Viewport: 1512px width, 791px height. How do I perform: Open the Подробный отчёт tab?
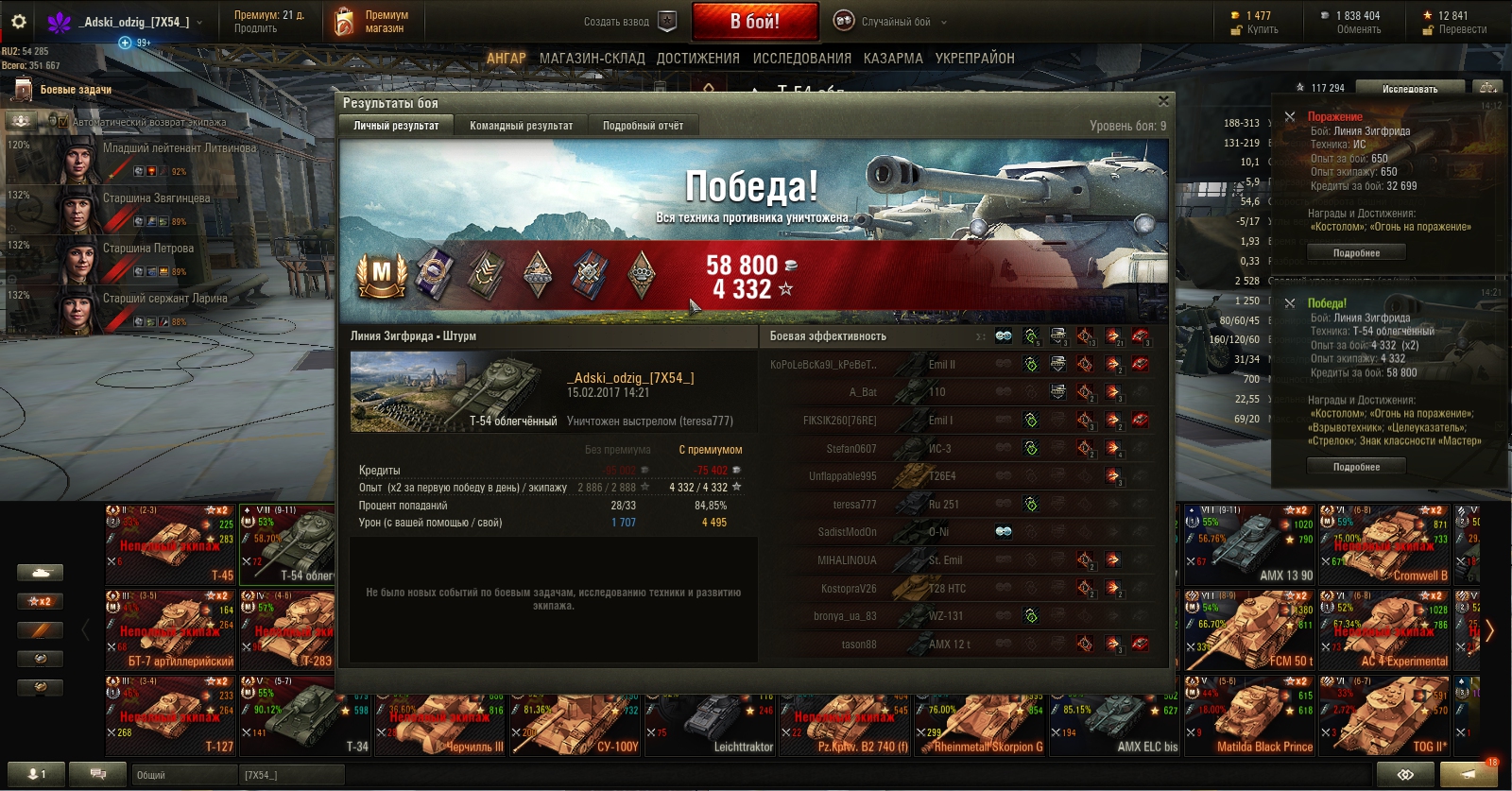click(x=643, y=126)
